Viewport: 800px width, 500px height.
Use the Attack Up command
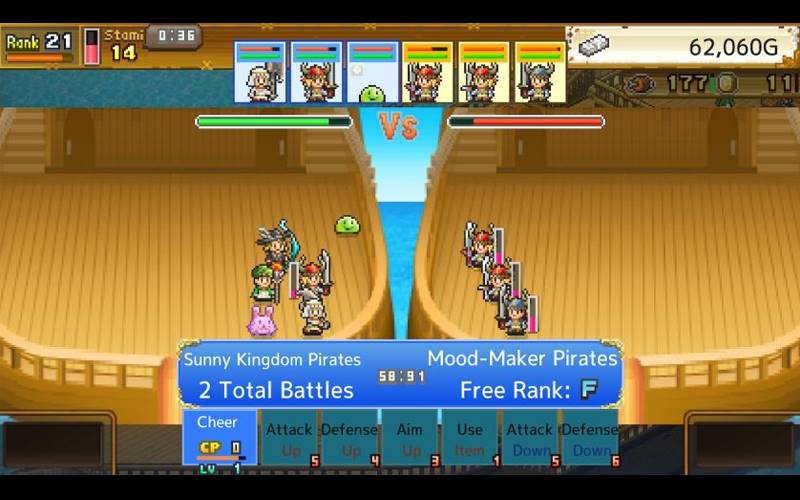point(289,438)
